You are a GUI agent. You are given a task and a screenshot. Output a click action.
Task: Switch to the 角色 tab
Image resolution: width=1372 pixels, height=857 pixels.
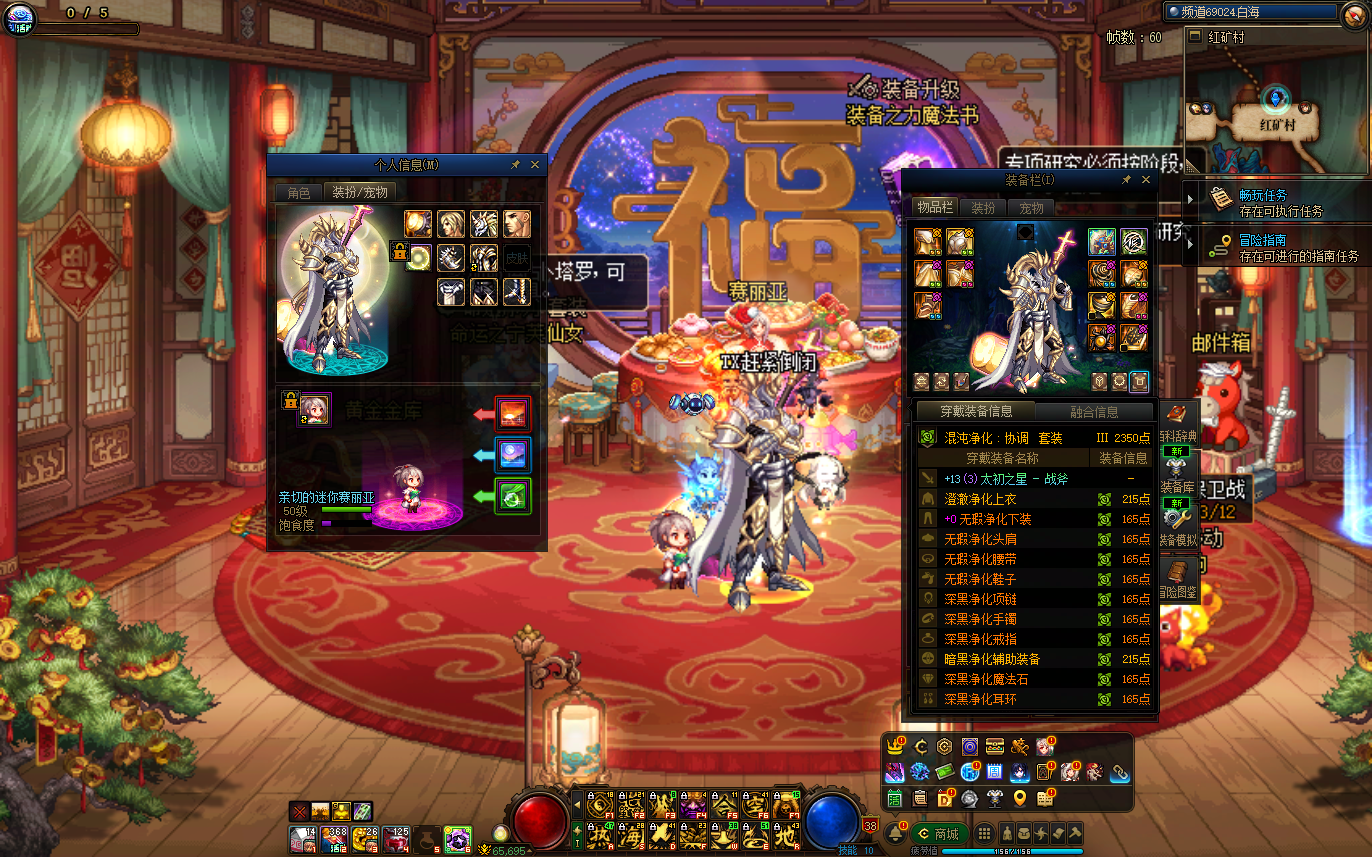pos(299,192)
